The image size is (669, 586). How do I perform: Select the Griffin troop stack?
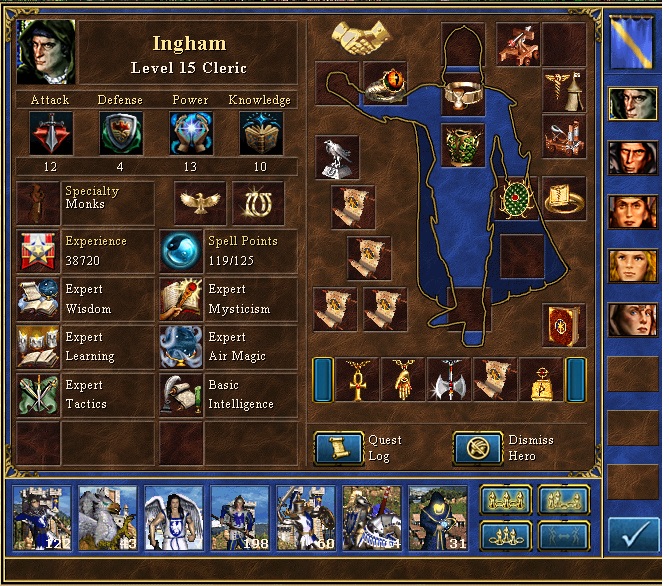107,519
